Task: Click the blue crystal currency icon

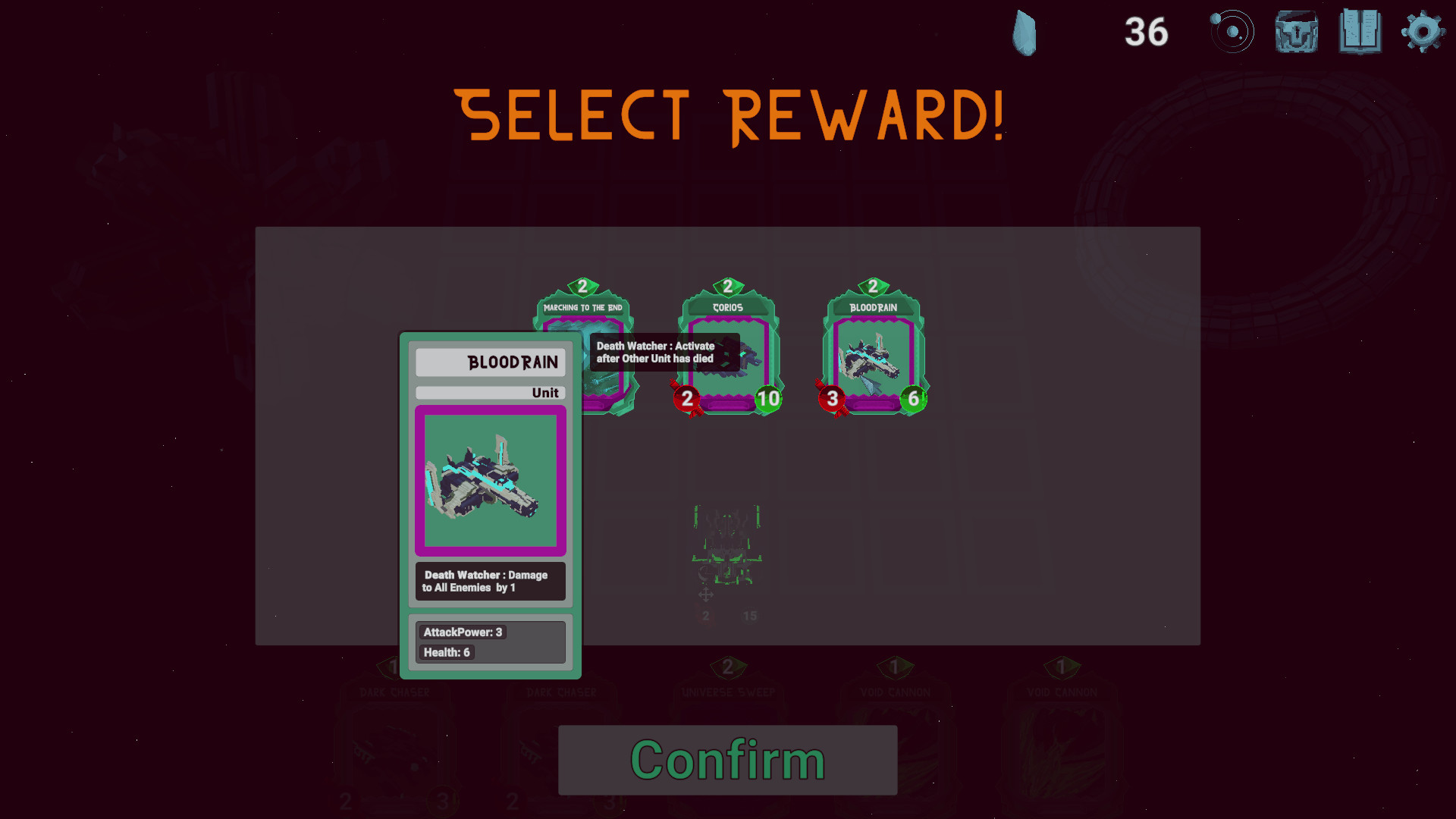Action: click(1025, 32)
